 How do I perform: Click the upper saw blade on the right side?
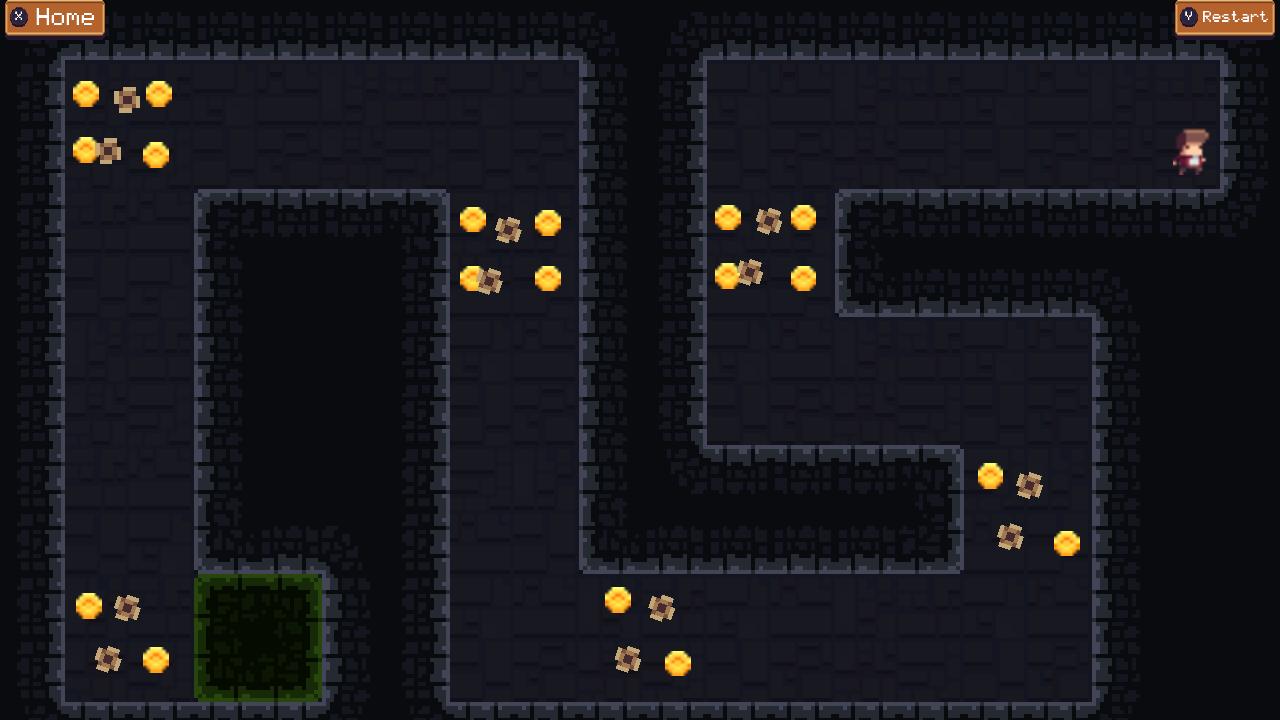(x=1031, y=488)
